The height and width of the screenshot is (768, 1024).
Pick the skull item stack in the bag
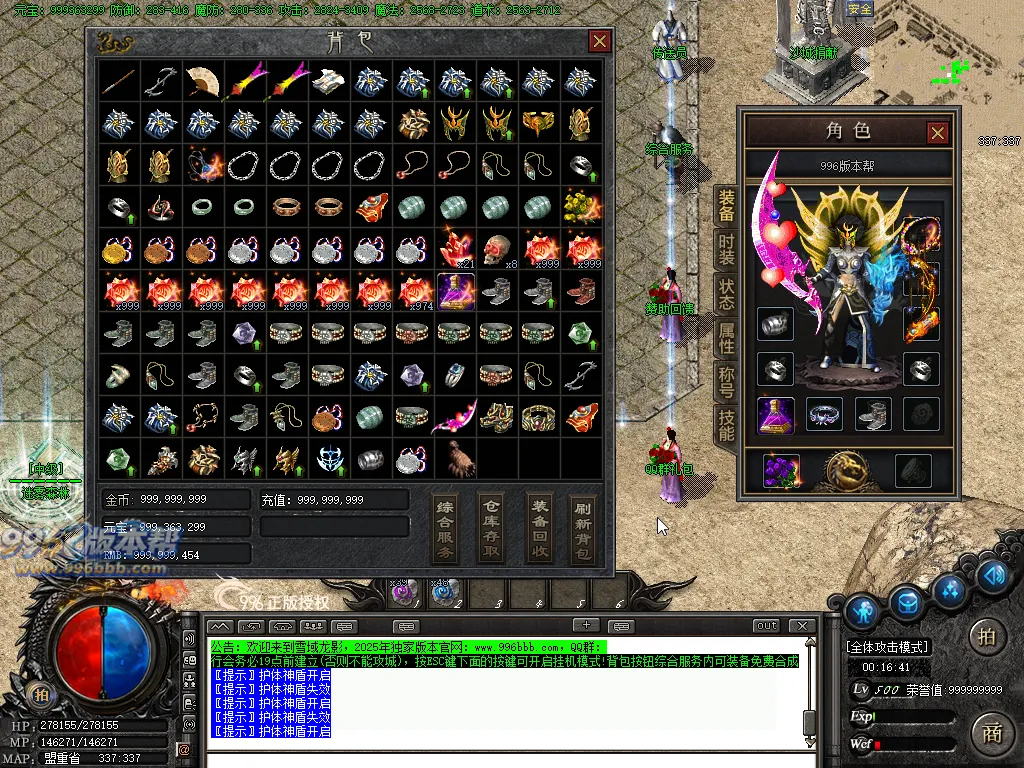click(x=497, y=250)
